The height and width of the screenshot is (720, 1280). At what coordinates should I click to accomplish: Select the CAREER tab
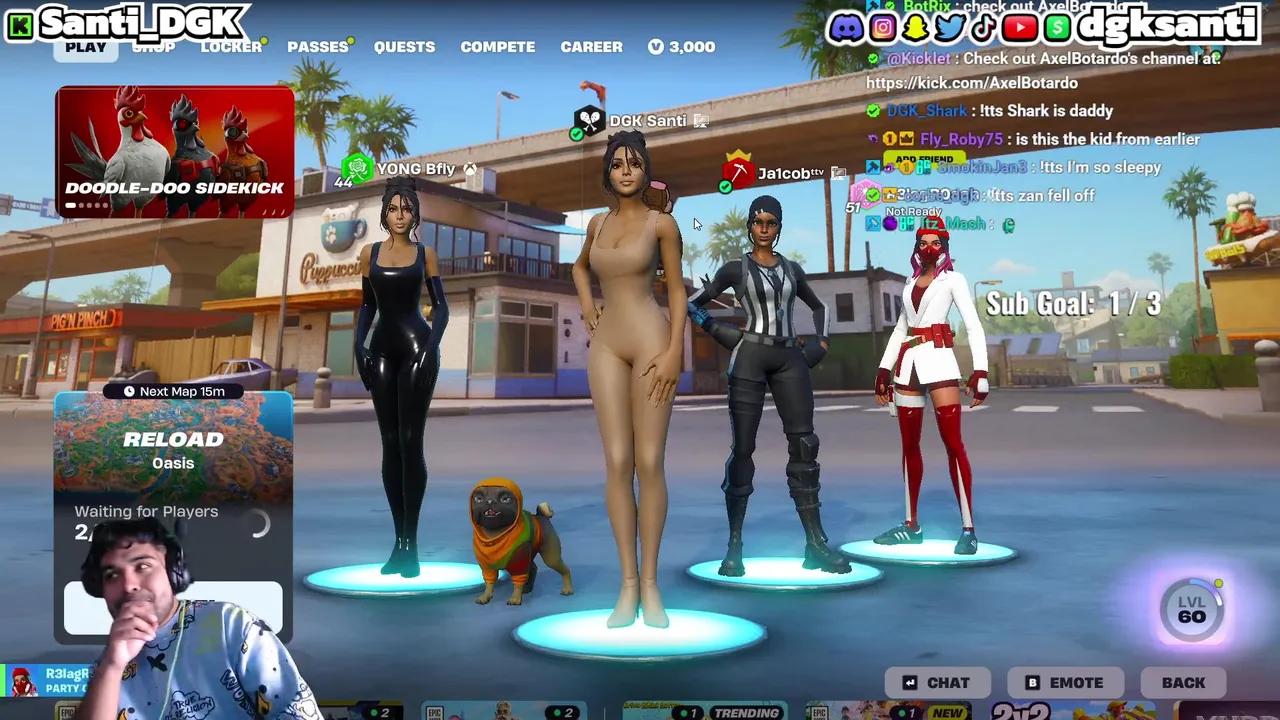point(591,46)
